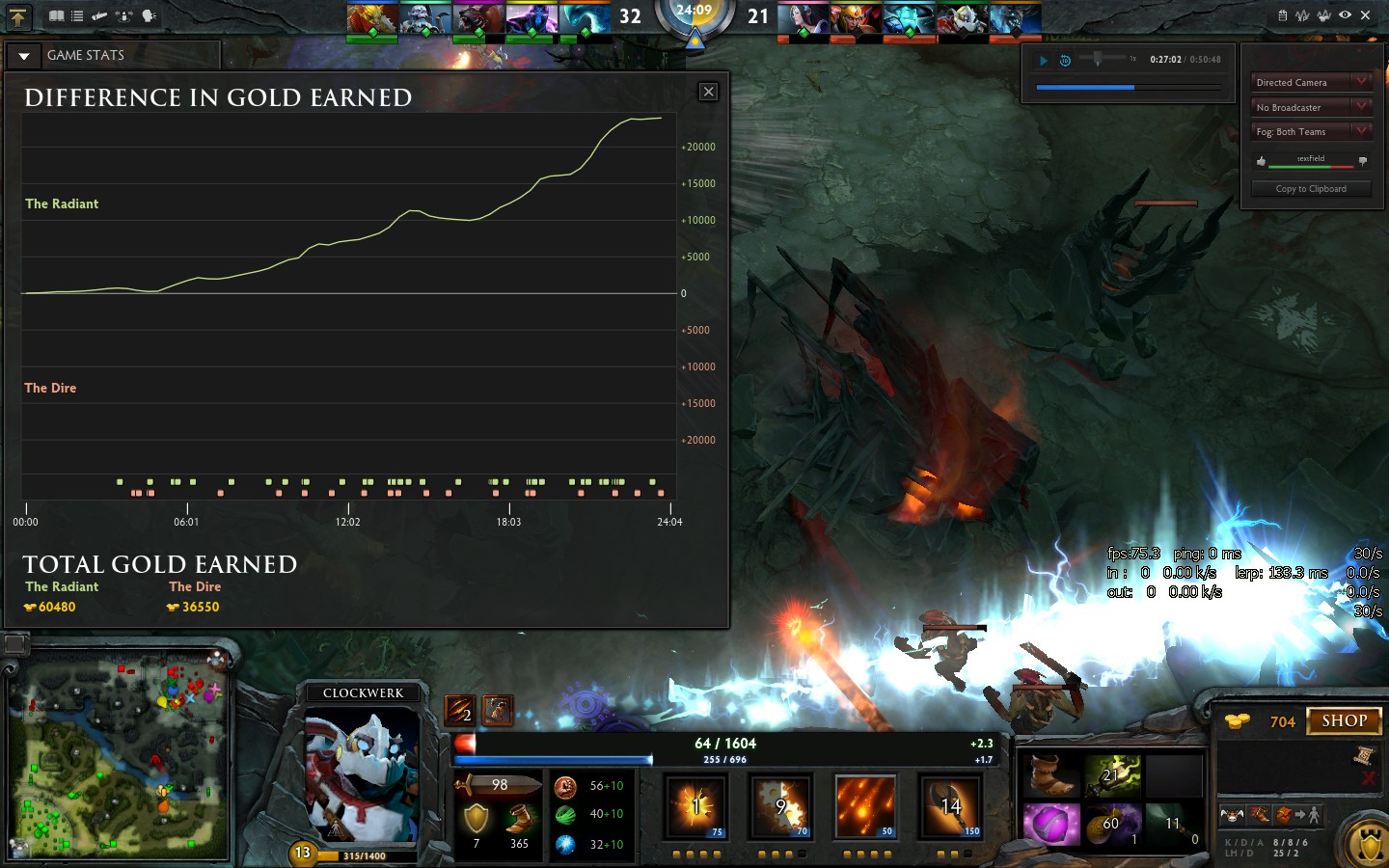Viewport: 1389px width, 868px height.
Task: Open the Shop
Action: (x=1344, y=720)
